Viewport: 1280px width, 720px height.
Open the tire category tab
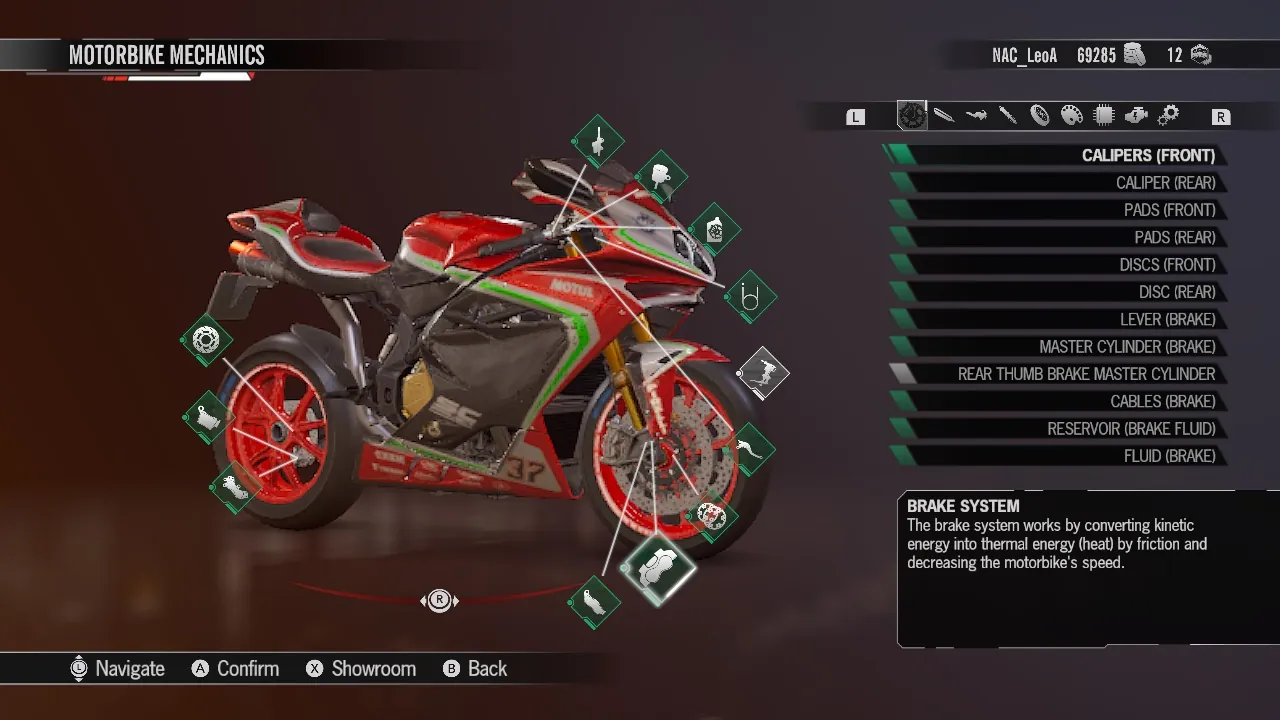1040,115
